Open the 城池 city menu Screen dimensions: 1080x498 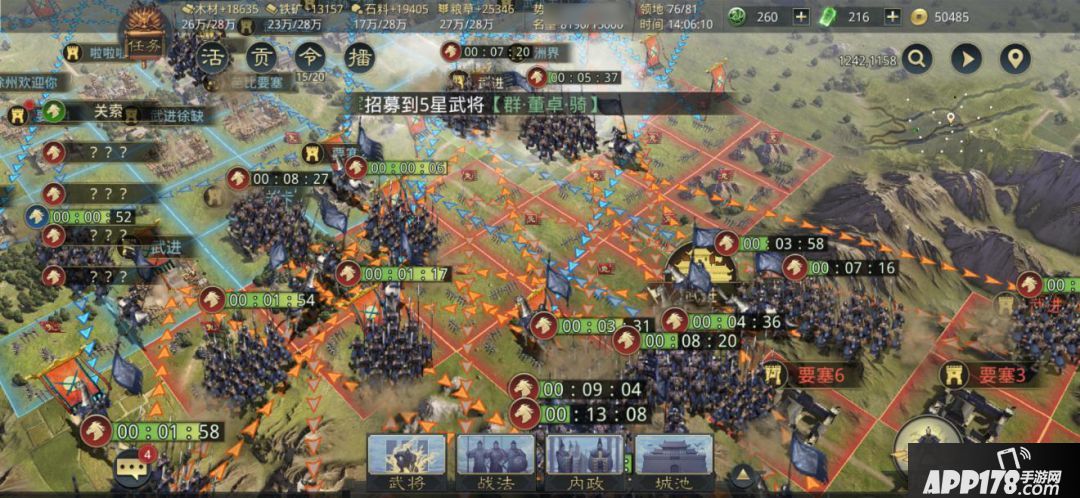[x=674, y=462]
